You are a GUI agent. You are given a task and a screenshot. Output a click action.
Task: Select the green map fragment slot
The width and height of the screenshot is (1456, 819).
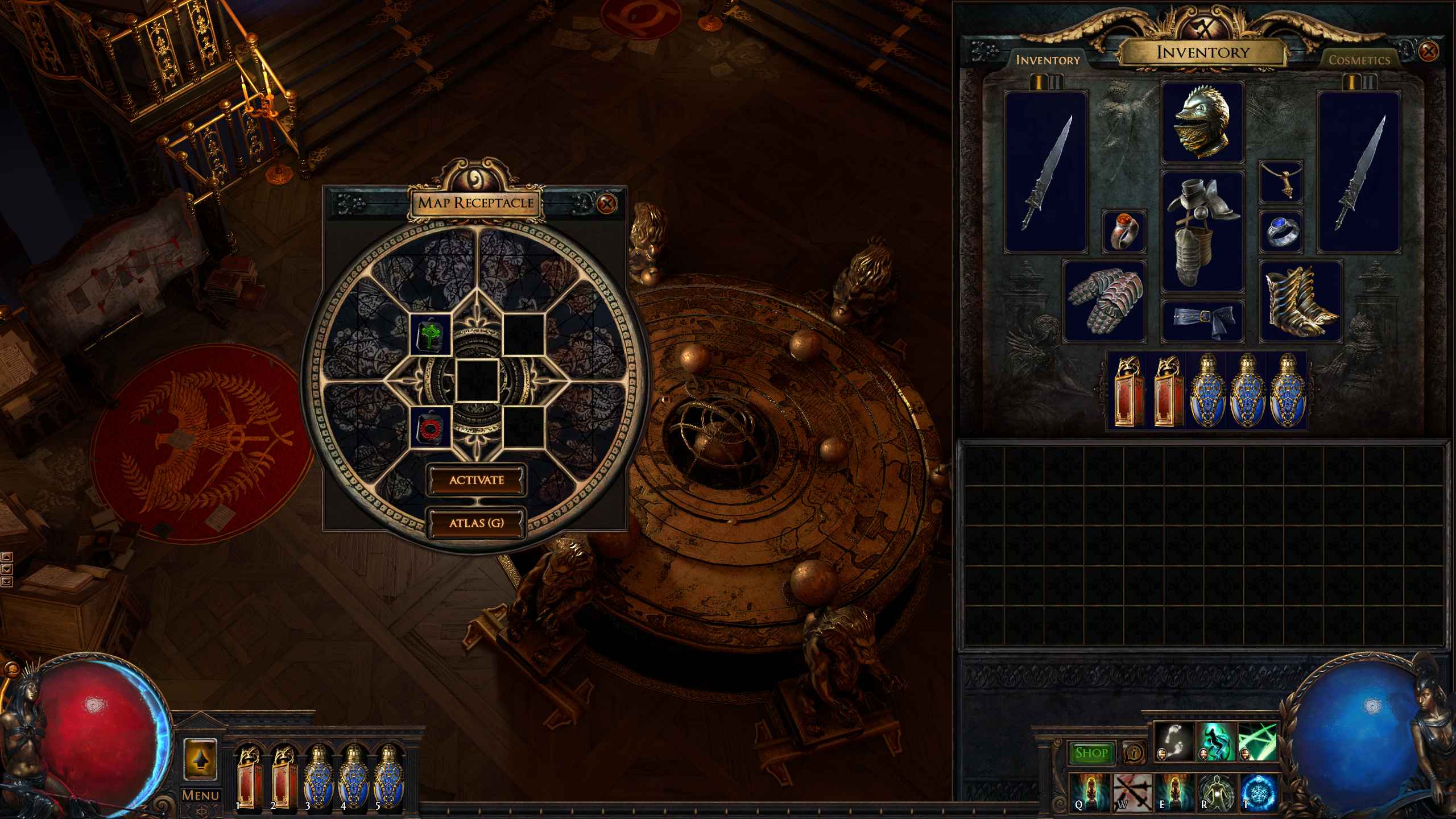431,333
